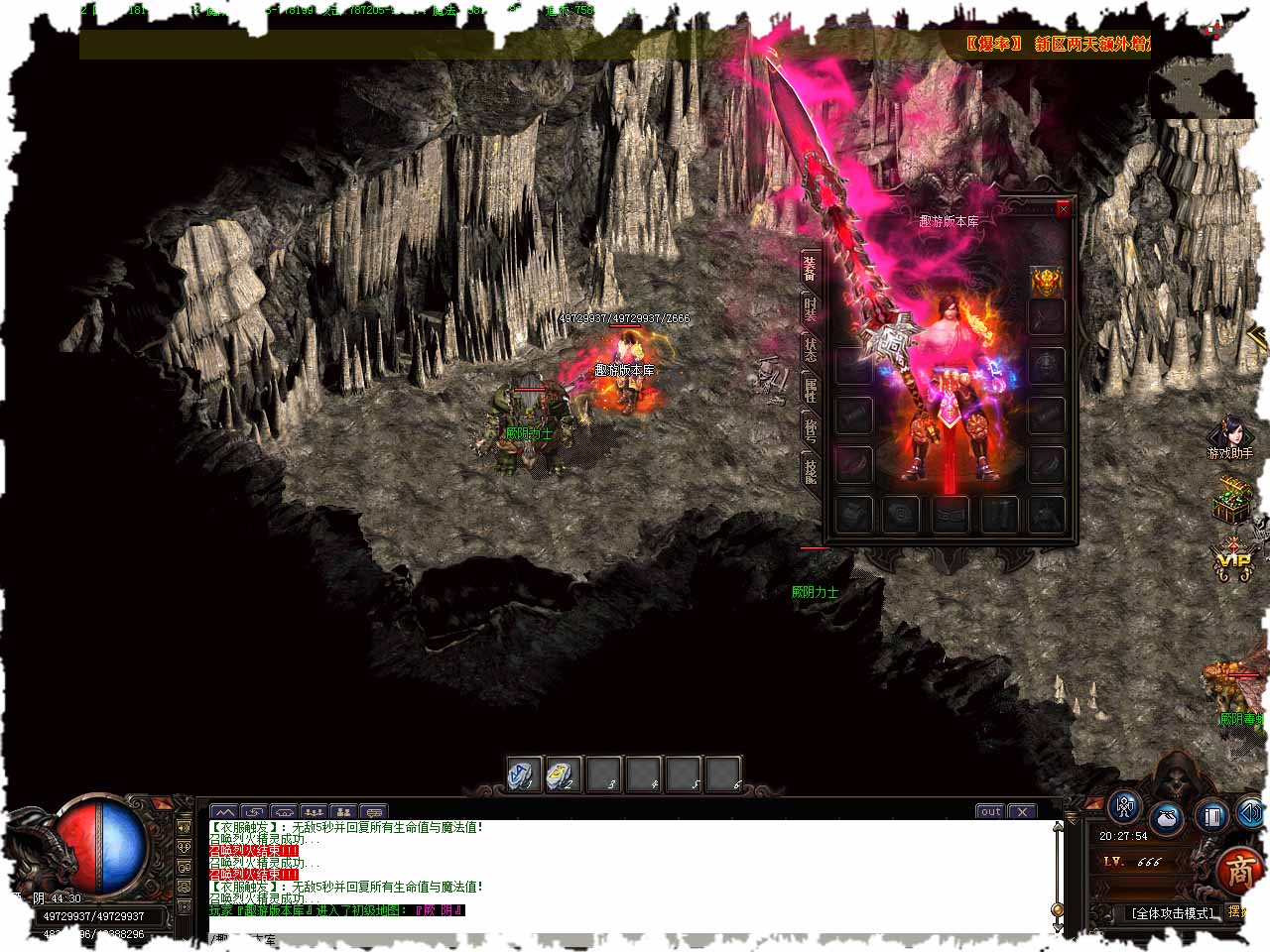This screenshot has height=952, width=1270.
Task: Show the 状态 status tab
Action: 810,349
